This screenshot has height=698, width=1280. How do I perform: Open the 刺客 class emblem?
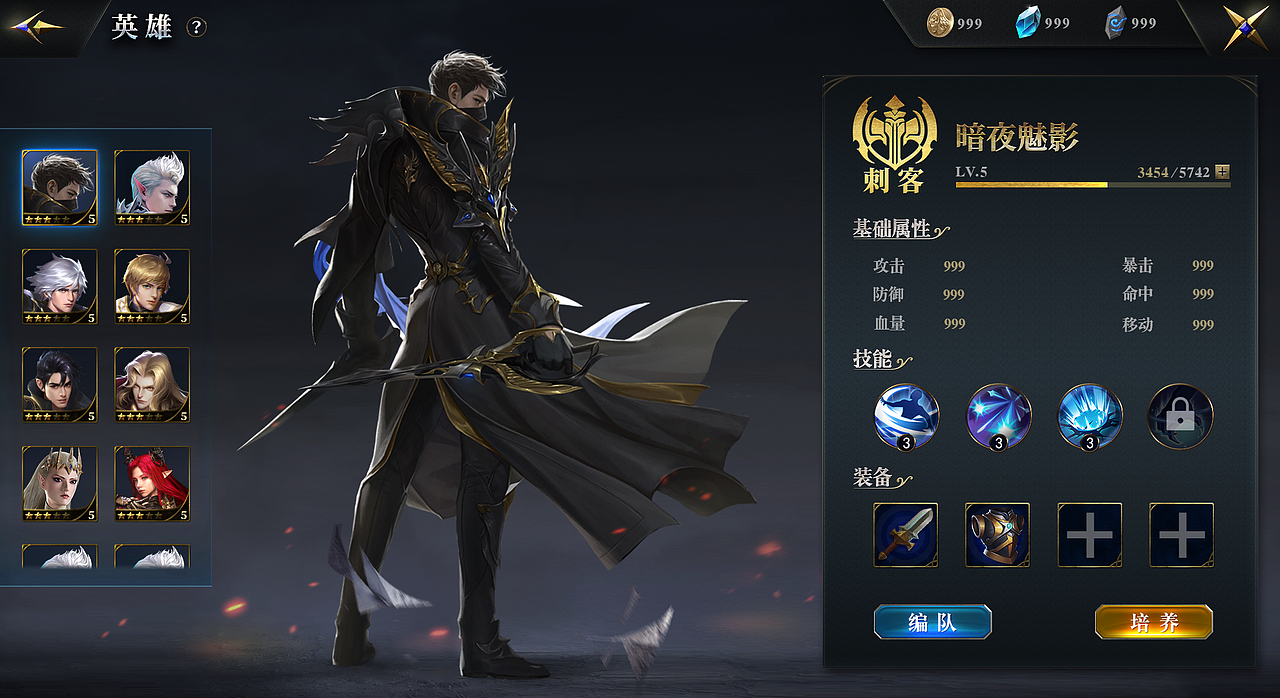[893, 143]
